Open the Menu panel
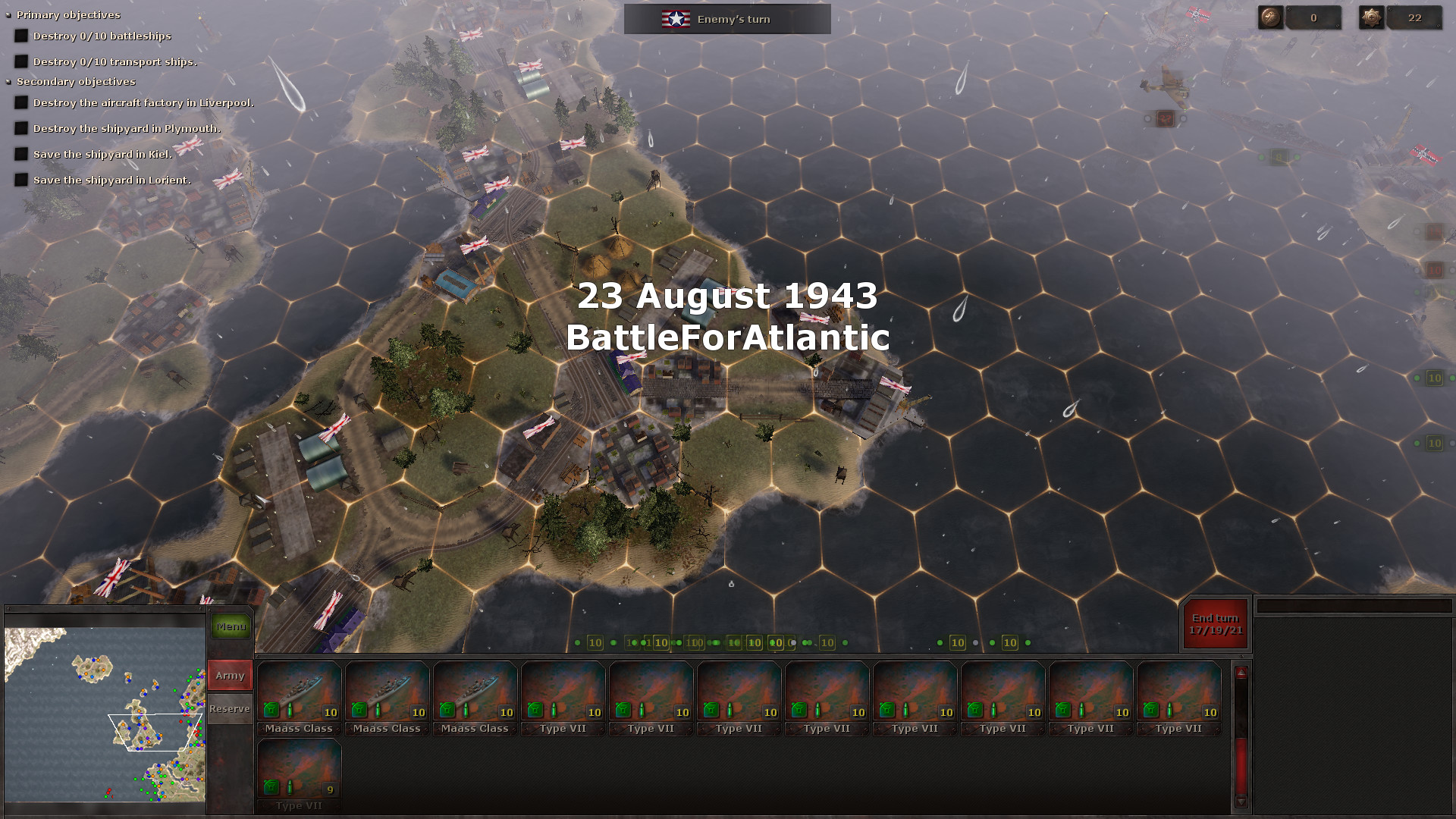The width and height of the screenshot is (1456, 819). click(230, 627)
